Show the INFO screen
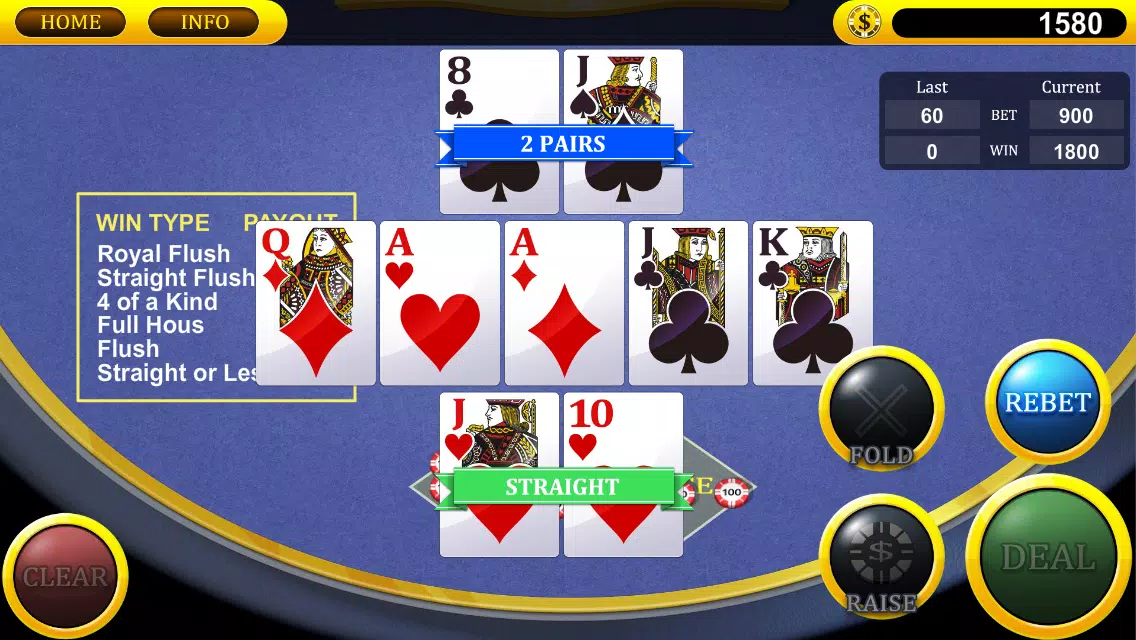1136x640 pixels. (x=204, y=22)
